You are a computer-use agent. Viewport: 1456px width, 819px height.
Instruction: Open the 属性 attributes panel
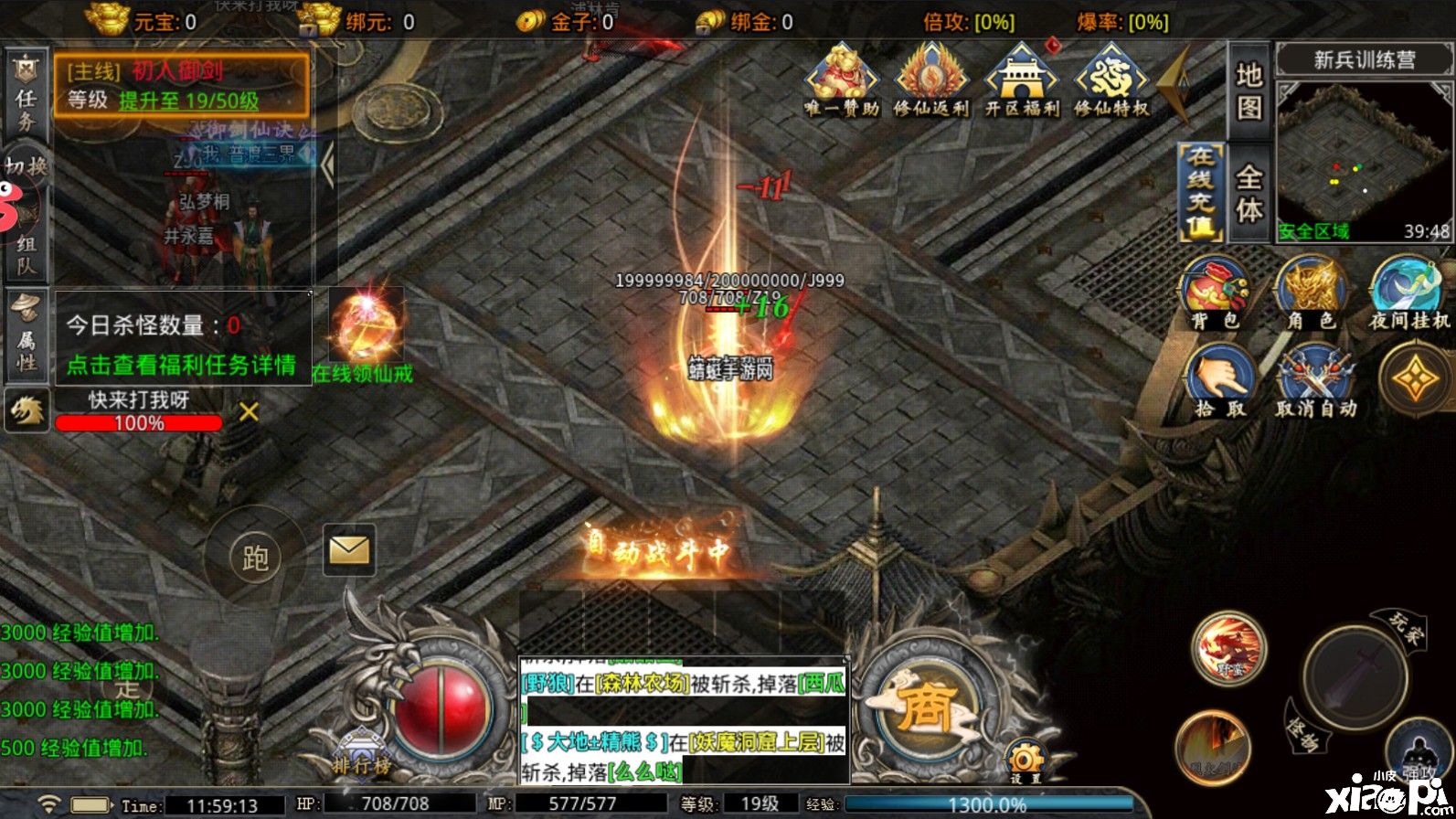pyautogui.click(x=26, y=334)
